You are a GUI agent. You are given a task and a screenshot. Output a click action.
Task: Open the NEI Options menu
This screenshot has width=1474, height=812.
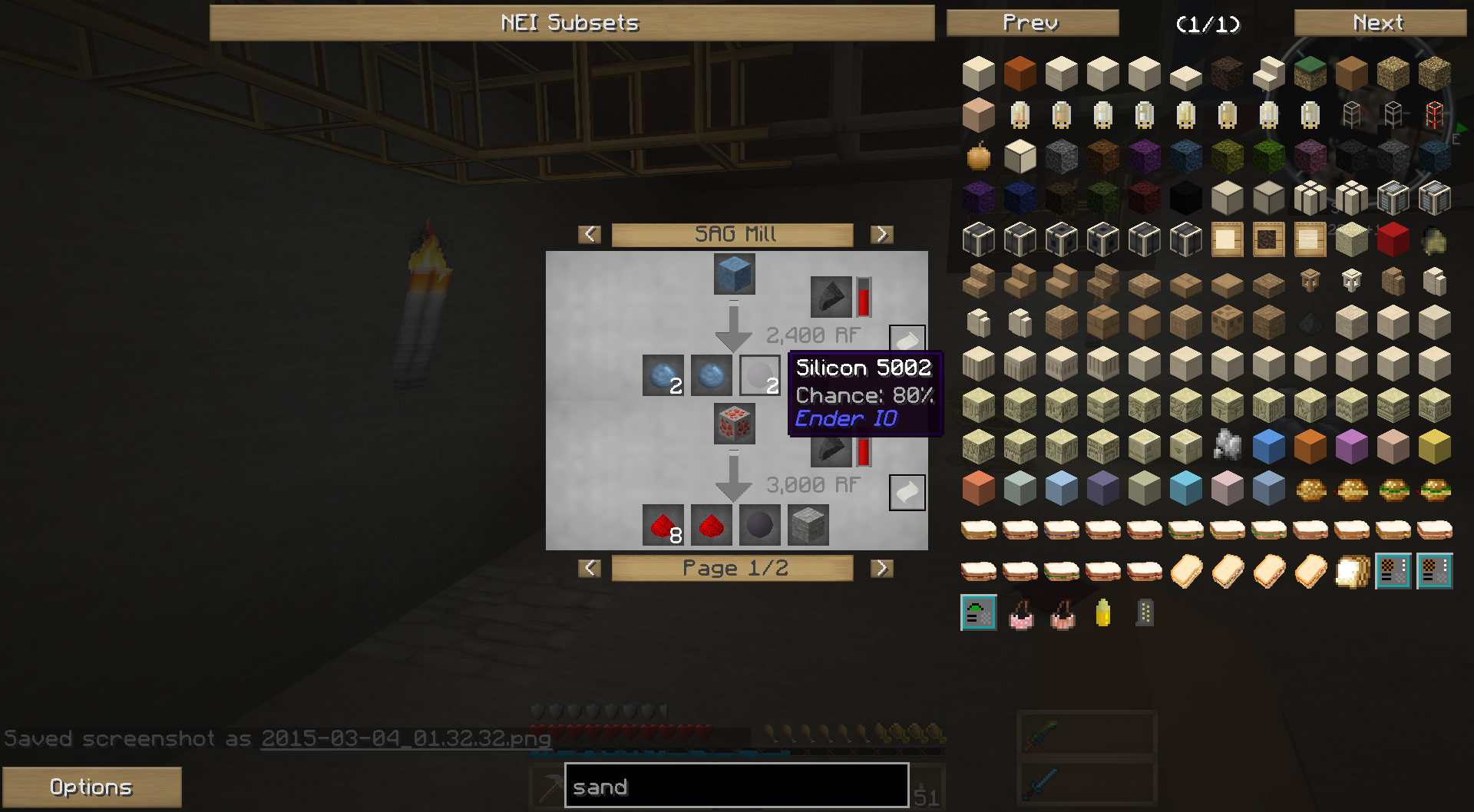tap(91, 787)
